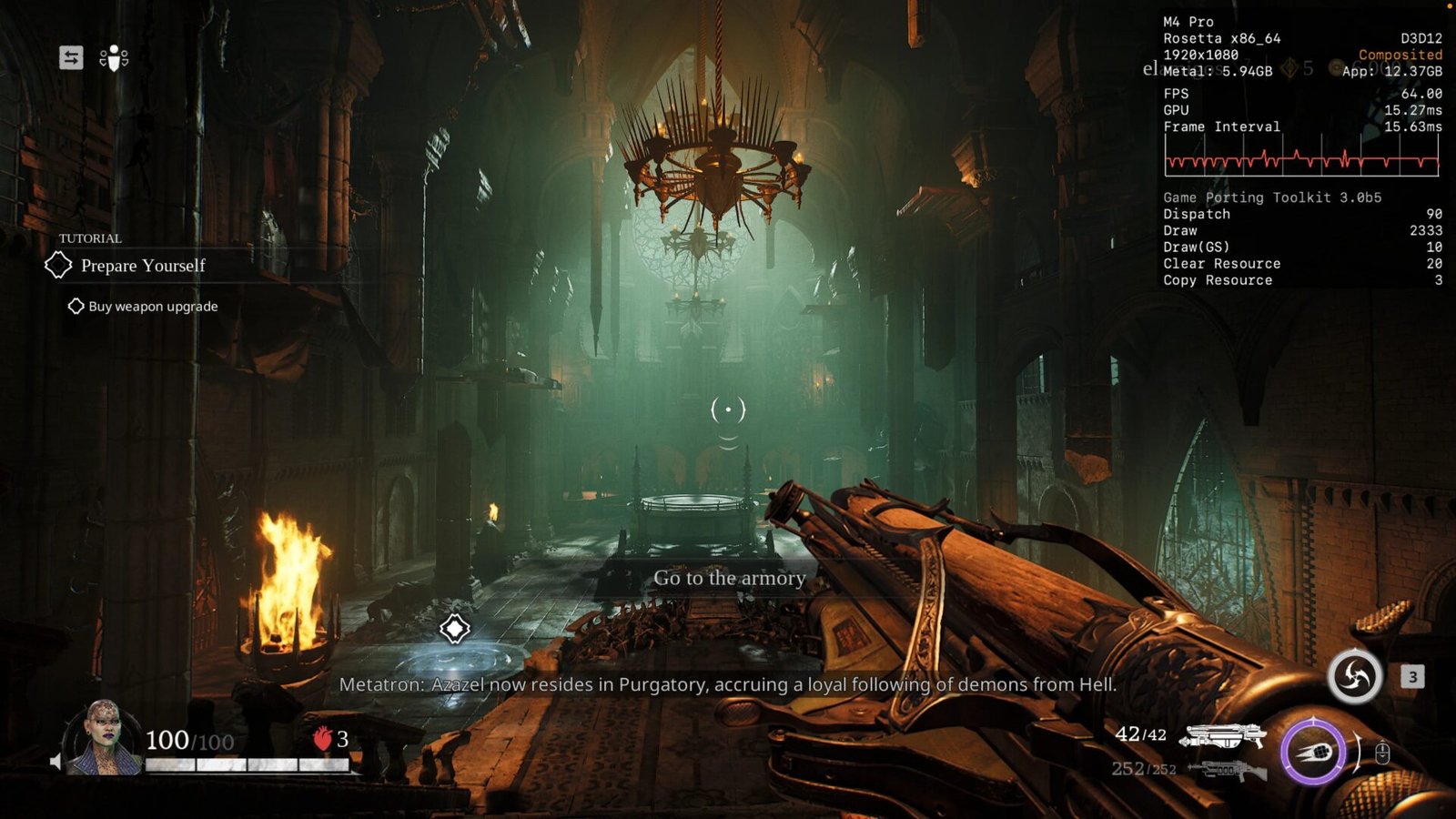This screenshot has width=1456, height=819.
Task: Click the speaker icon beside the portrait
Action: (56, 762)
